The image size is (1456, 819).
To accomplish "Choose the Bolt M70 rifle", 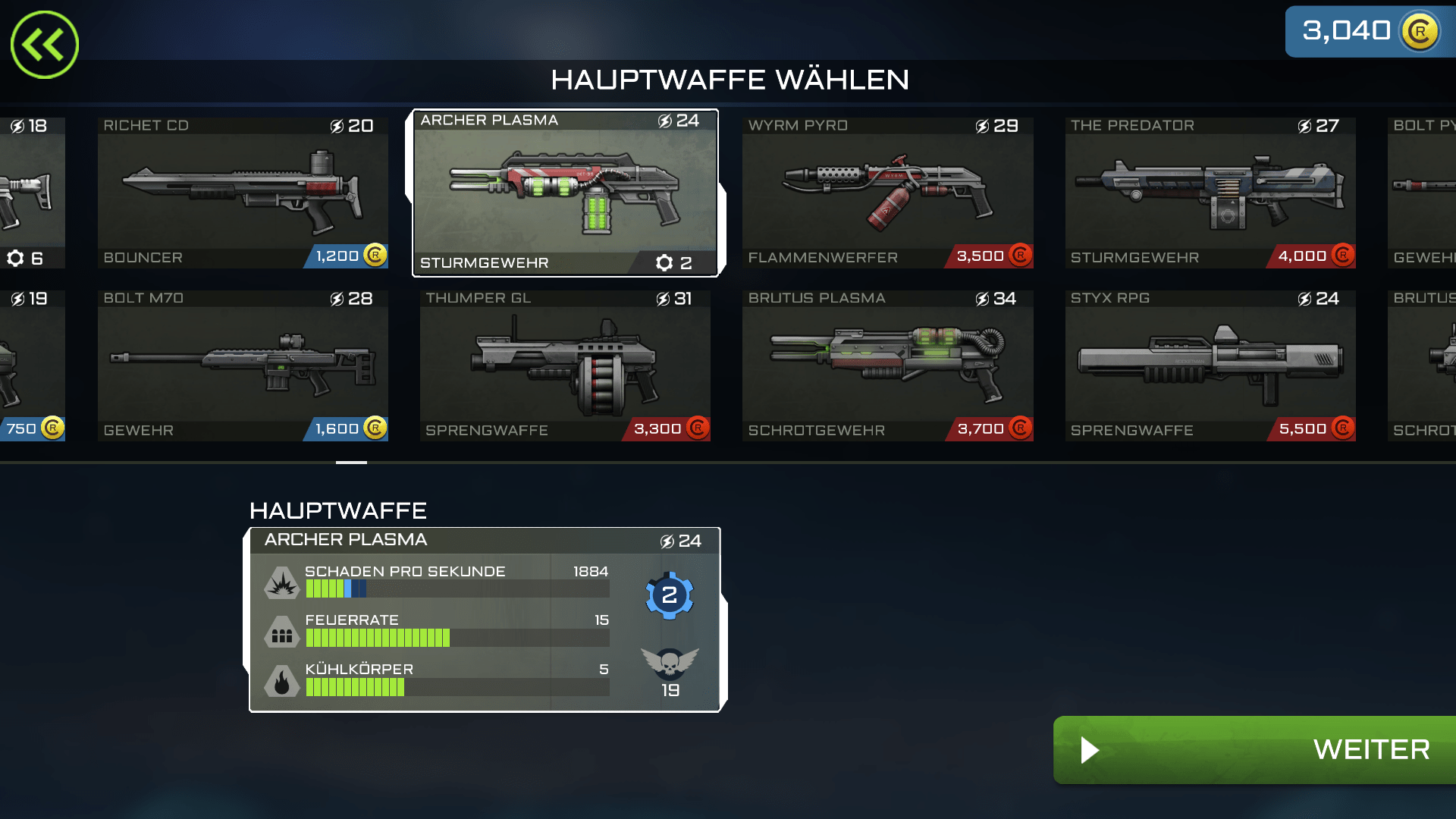I will point(243,366).
